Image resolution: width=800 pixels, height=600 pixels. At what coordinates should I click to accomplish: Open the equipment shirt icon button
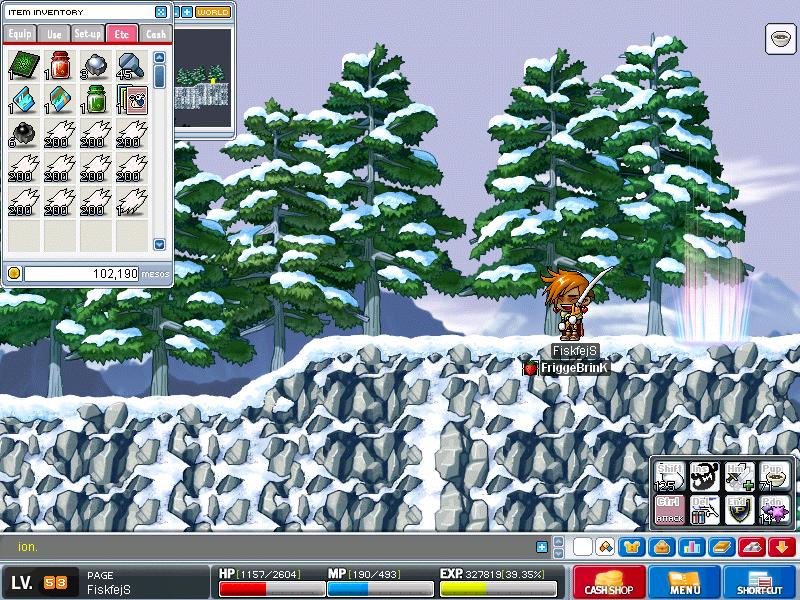point(632,547)
